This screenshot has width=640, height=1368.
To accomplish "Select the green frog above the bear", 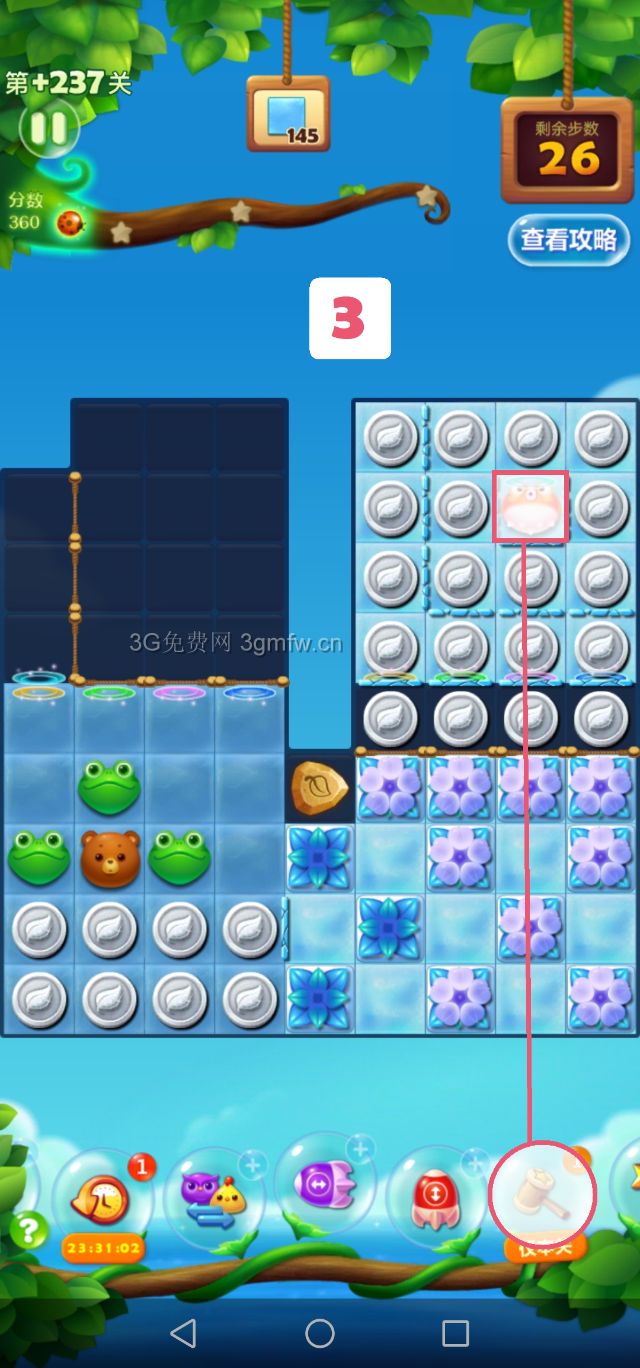I will click(110, 788).
